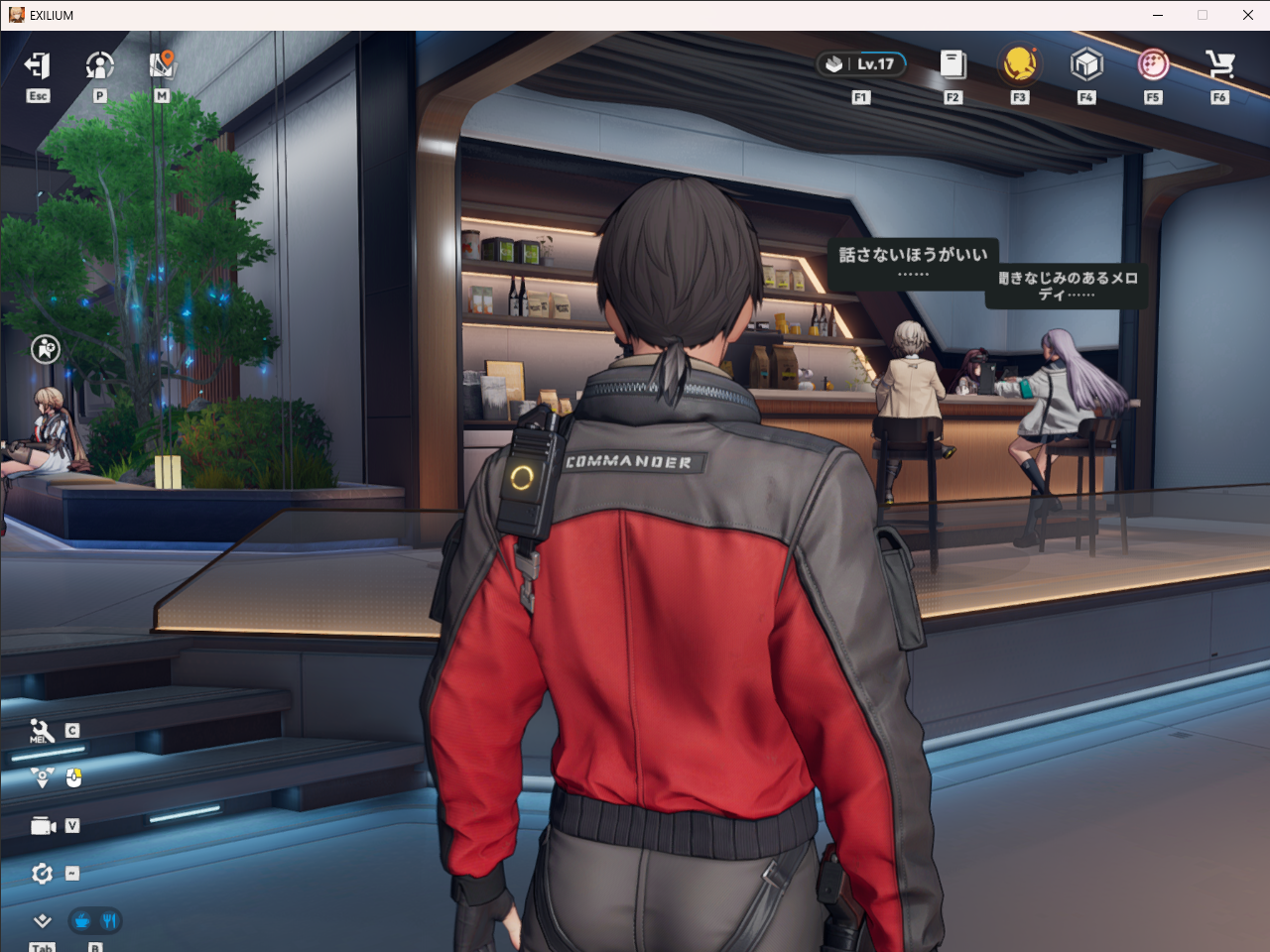Click the exit door icon

(38, 65)
